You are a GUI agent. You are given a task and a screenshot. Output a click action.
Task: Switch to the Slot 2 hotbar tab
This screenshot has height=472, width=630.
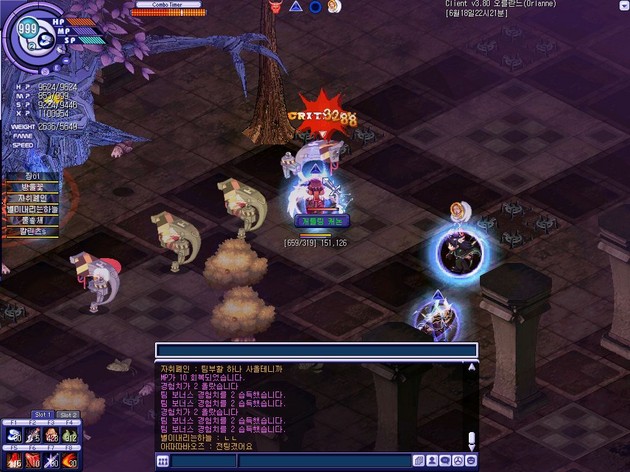[x=68, y=414]
